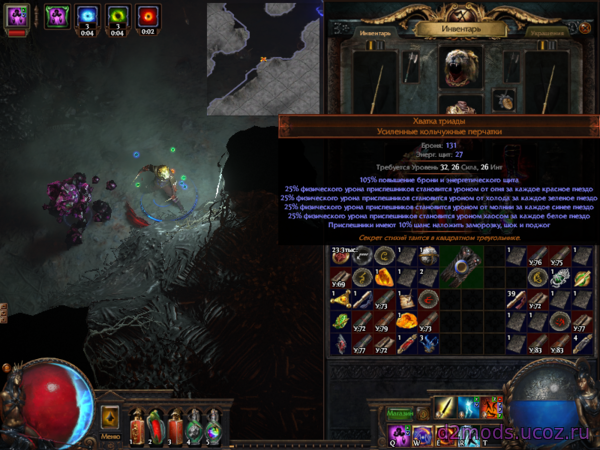Click the blue ring buff icon

tap(86, 17)
